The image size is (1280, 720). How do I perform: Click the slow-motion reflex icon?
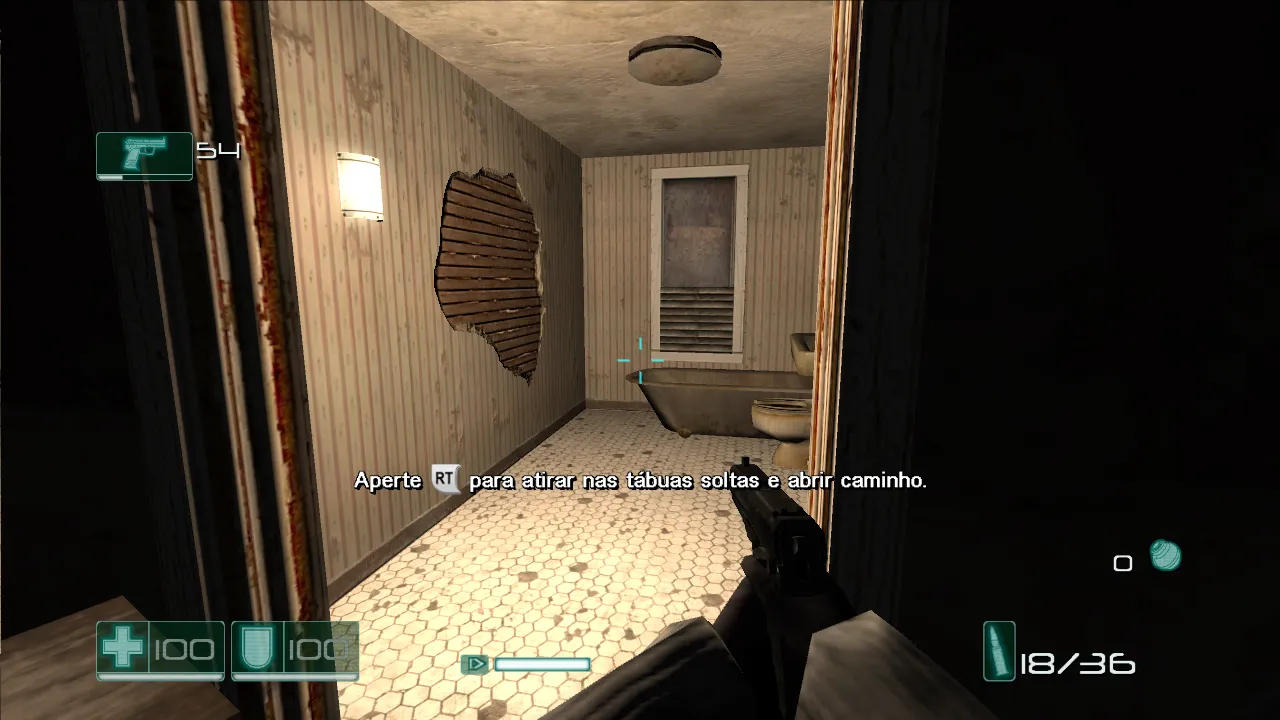[475, 663]
